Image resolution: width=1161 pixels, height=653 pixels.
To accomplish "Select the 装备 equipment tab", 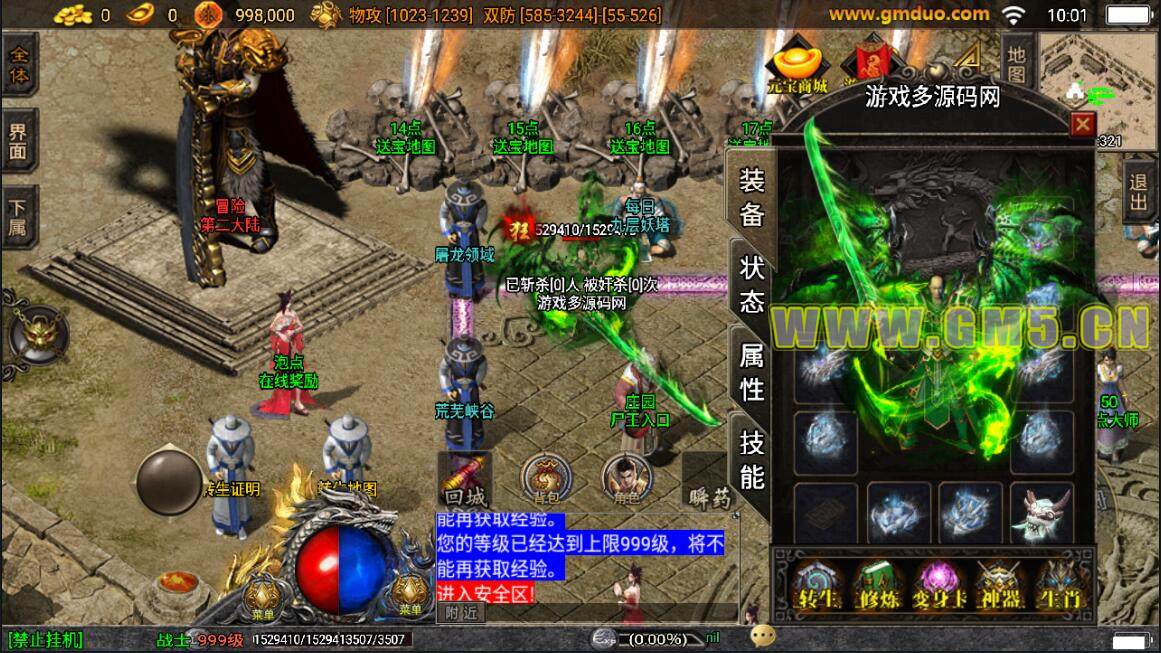I will (x=752, y=197).
